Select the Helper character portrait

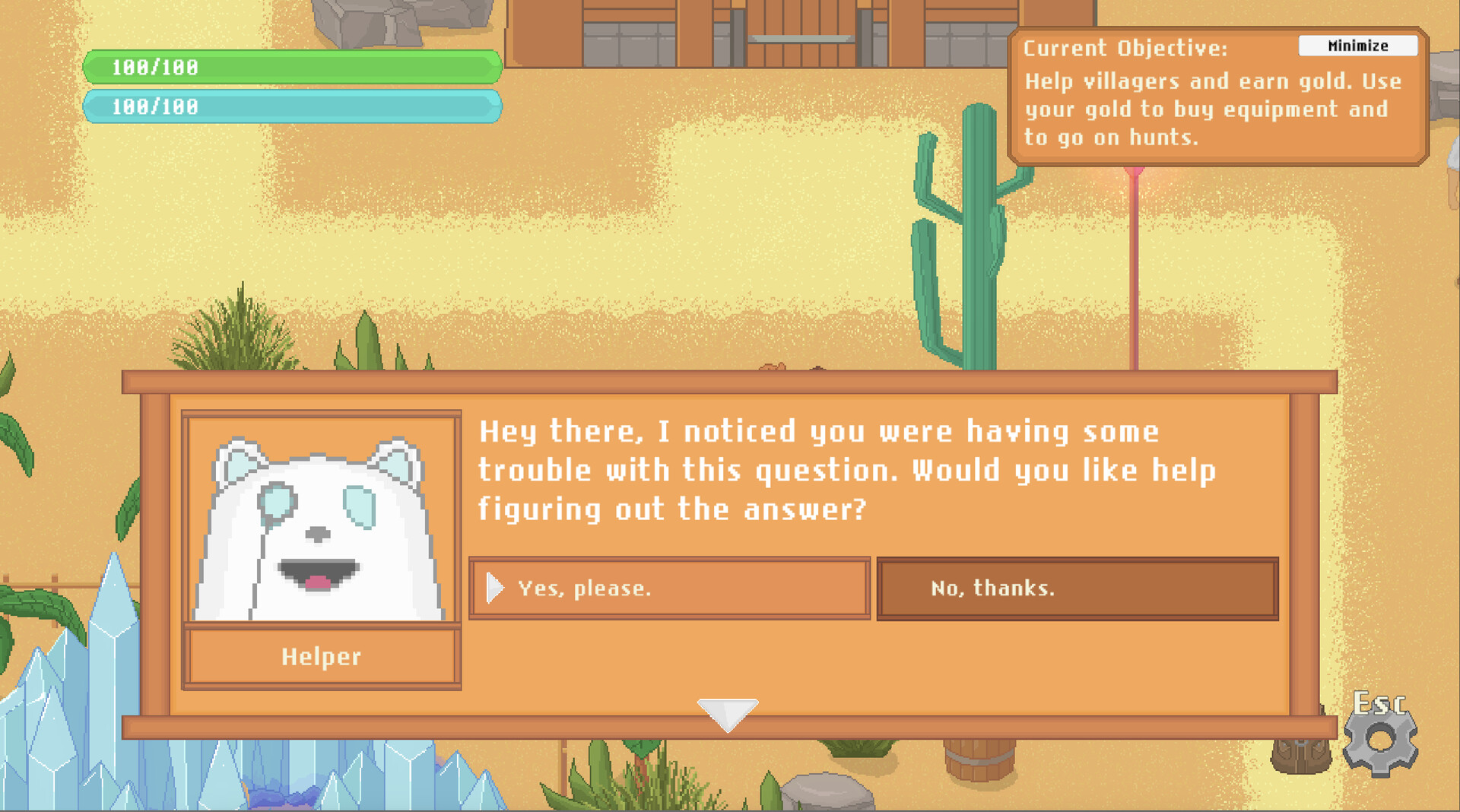321,519
